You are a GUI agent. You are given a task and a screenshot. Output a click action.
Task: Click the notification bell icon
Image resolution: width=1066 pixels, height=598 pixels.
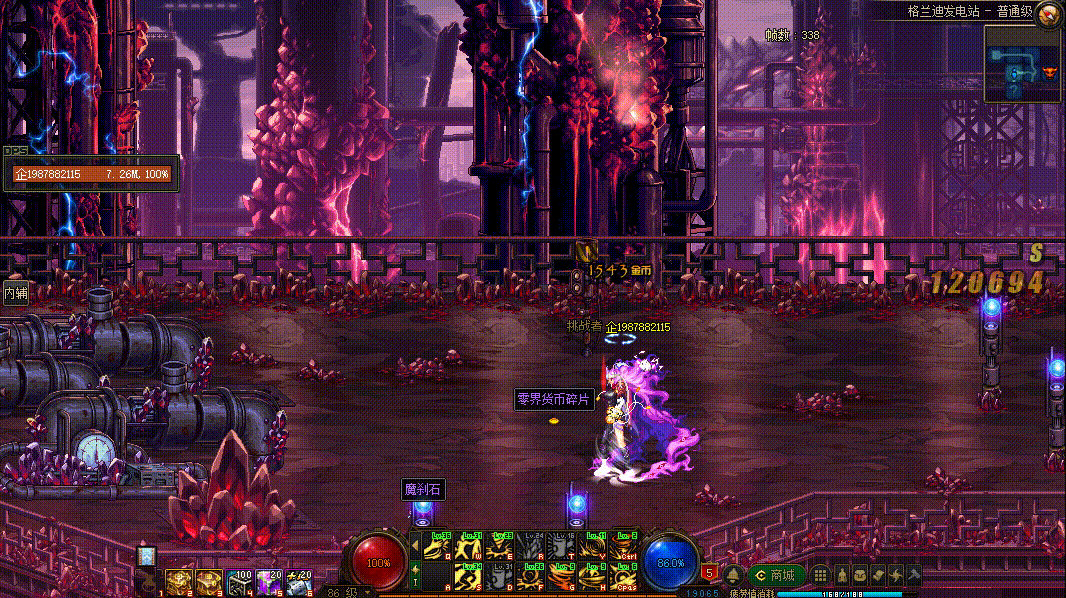pos(733,575)
